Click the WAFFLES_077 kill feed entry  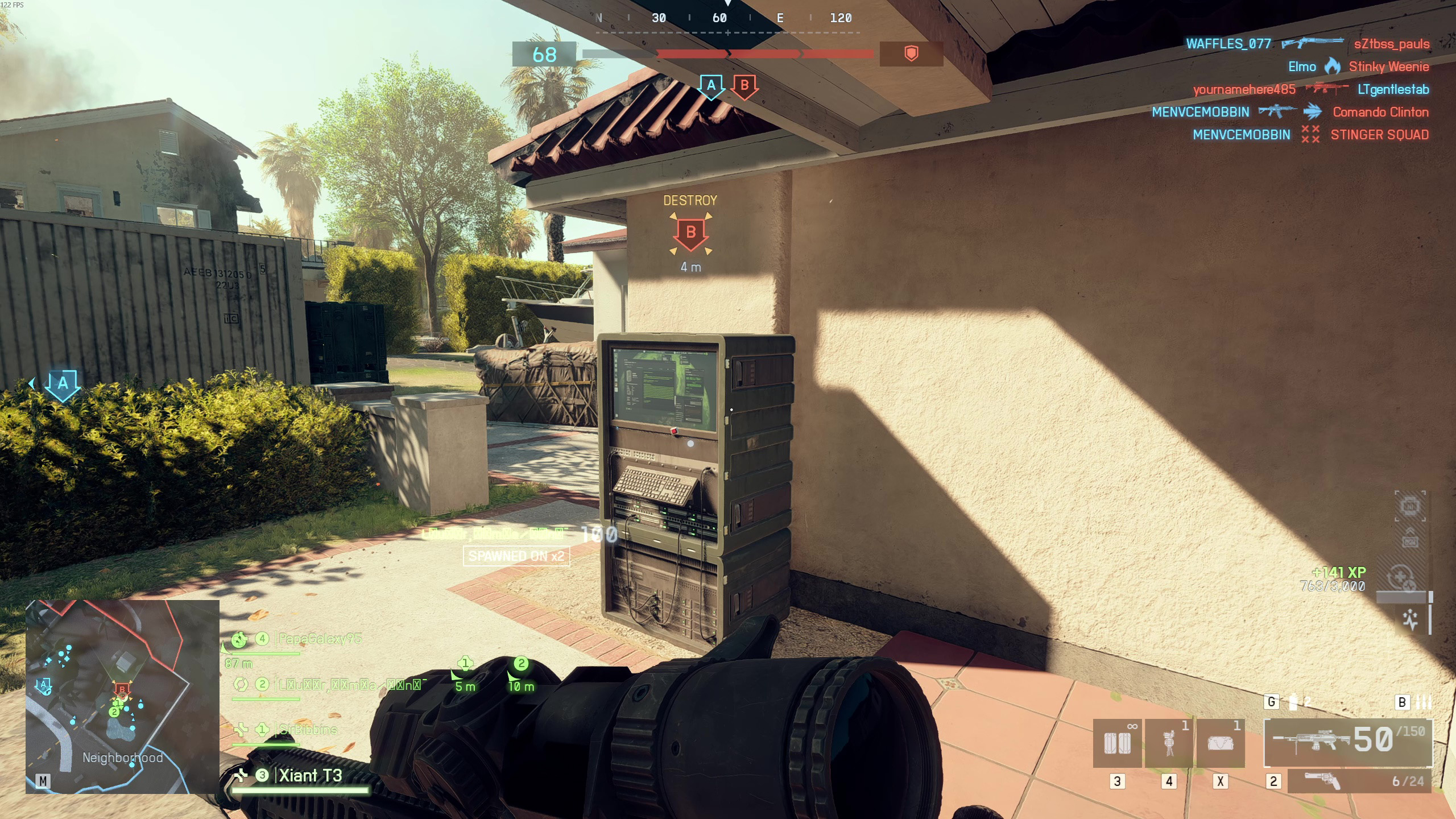coord(1228,44)
